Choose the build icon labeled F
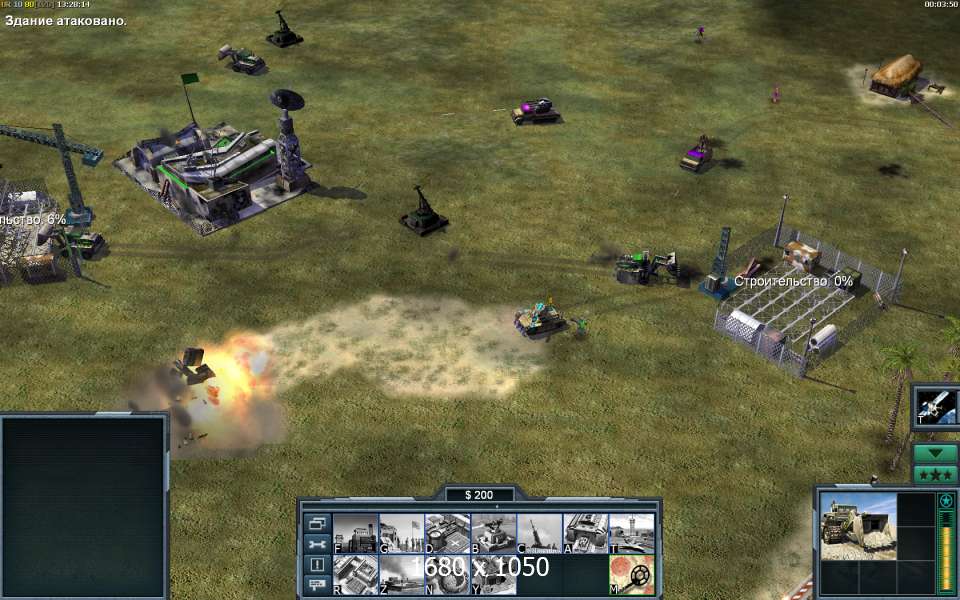 (x=355, y=533)
